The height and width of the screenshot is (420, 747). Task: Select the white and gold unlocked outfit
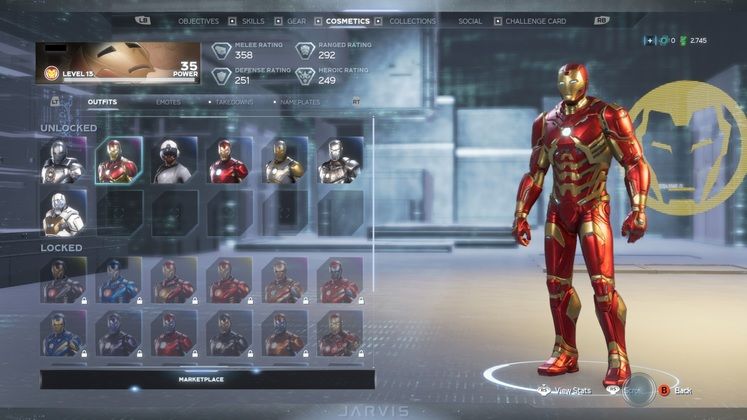[62, 213]
